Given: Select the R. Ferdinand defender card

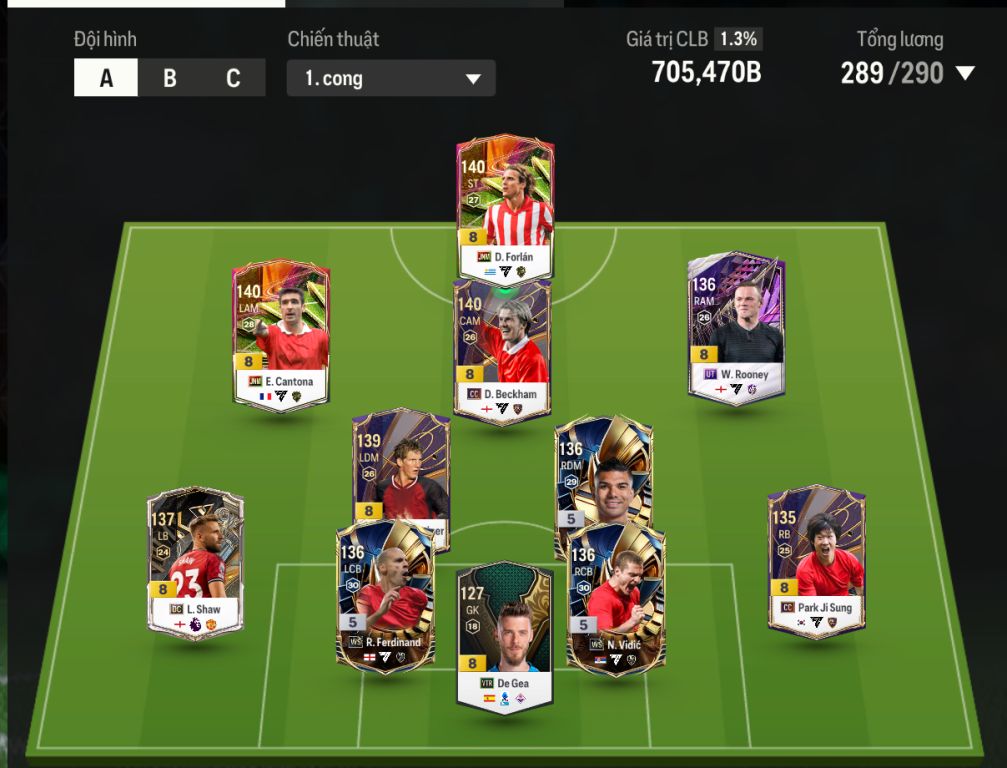Looking at the screenshot, I should pyautogui.click(x=385, y=597).
